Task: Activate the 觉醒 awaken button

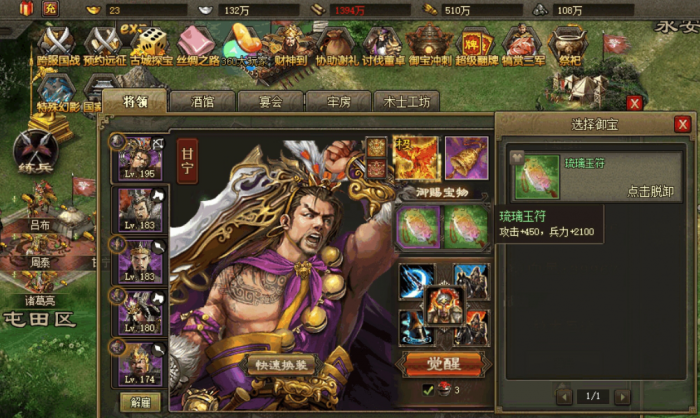Action: click(437, 362)
